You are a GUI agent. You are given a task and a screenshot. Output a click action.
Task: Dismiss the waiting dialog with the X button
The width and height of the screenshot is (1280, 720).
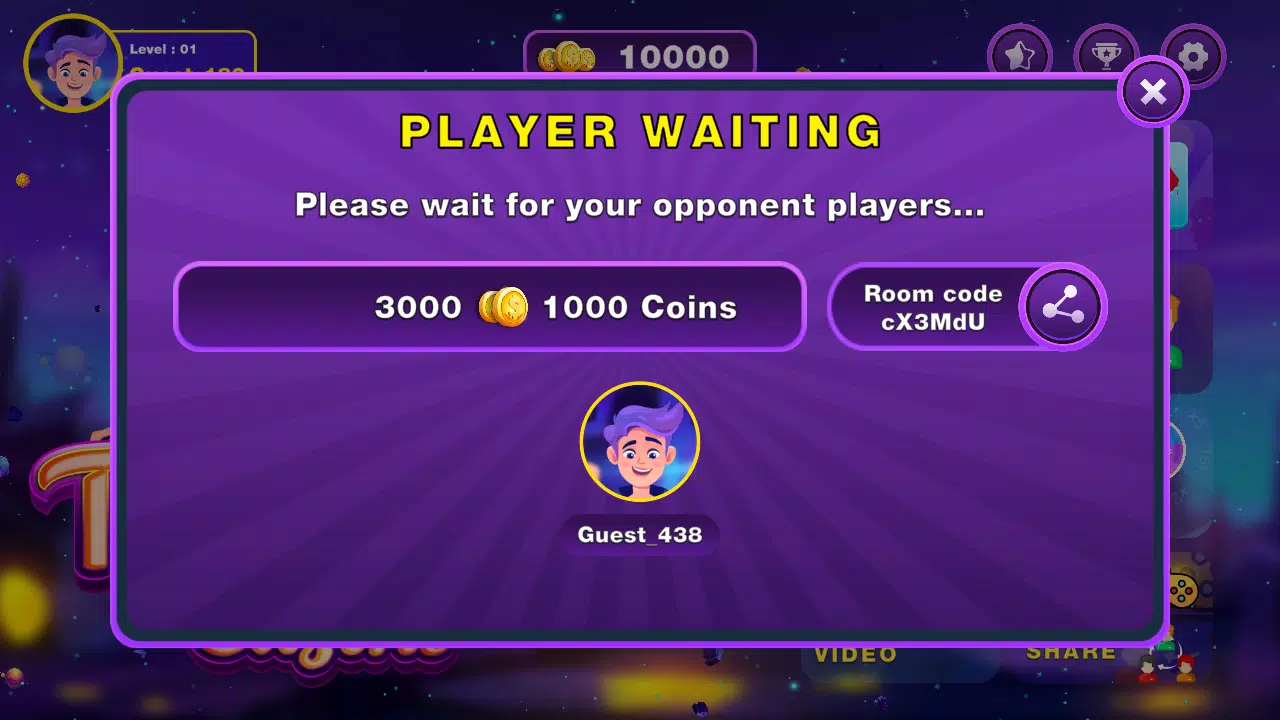(1153, 92)
